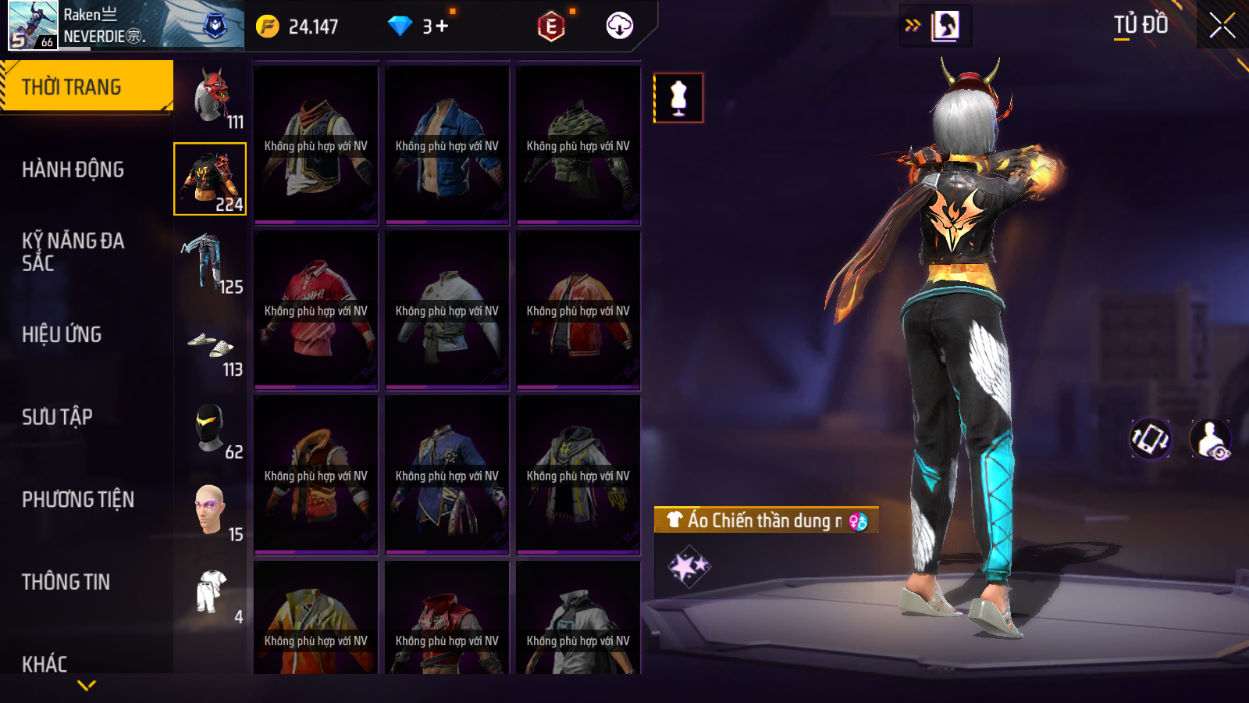Go to the Sưu Tập section
The height and width of the screenshot is (703, 1249).
57,417
